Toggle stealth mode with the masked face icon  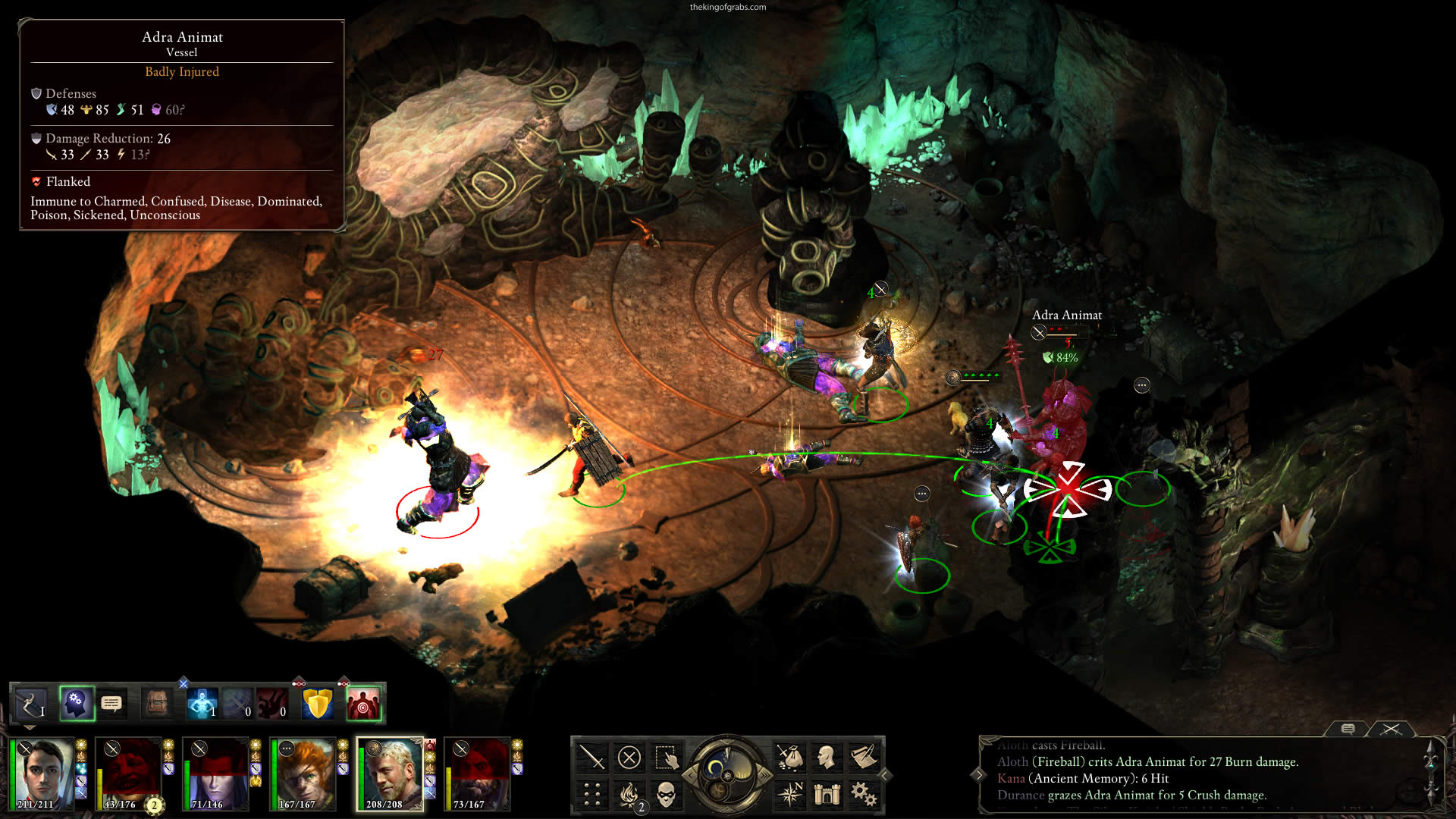click(x=666, y=794)
